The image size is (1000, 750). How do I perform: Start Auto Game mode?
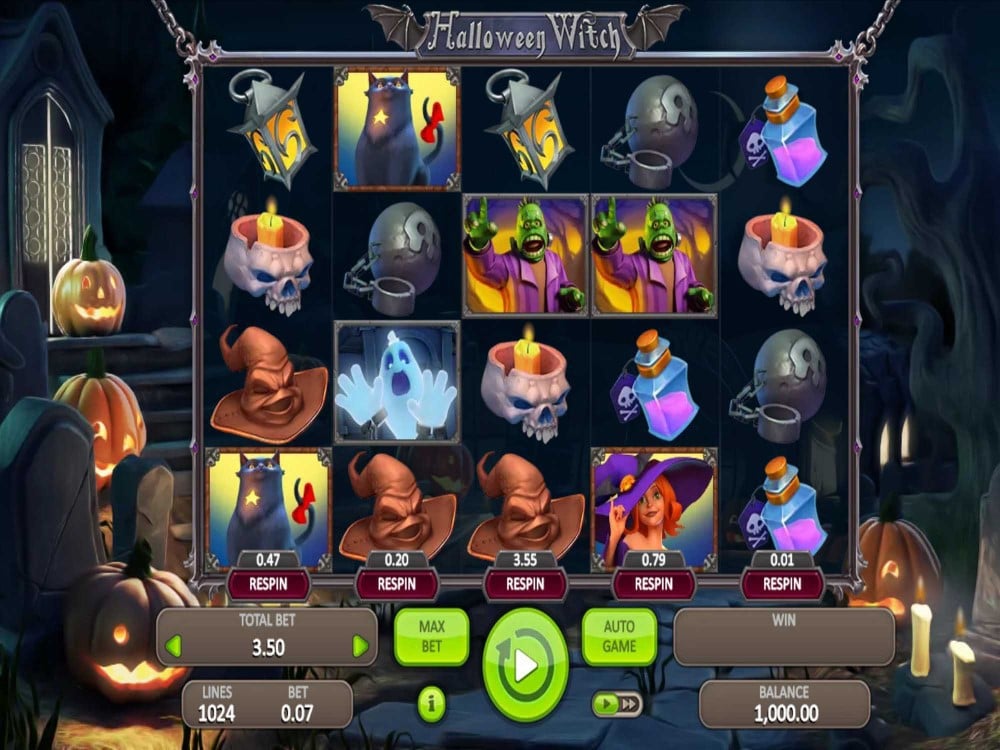[x=619, y=637]
